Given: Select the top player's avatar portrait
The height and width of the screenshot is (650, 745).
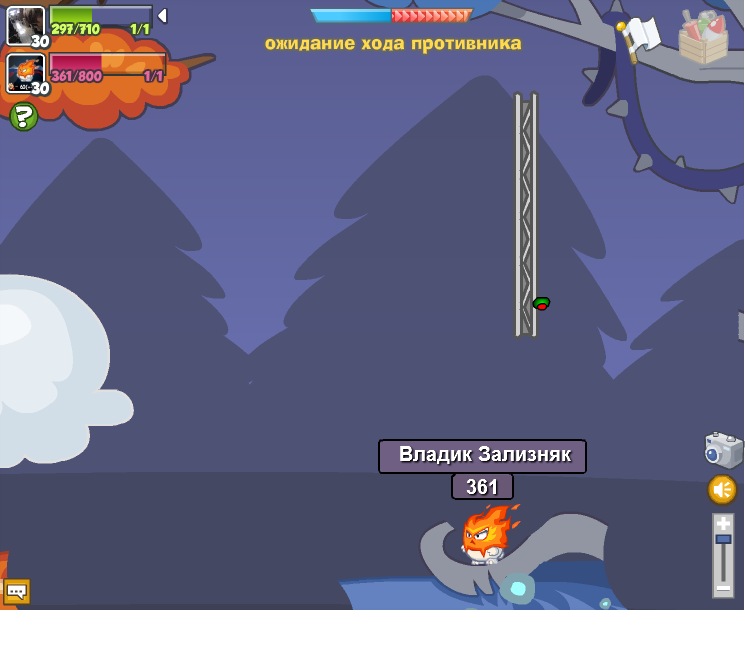Looking at the screenshot, I should (25, 25).
